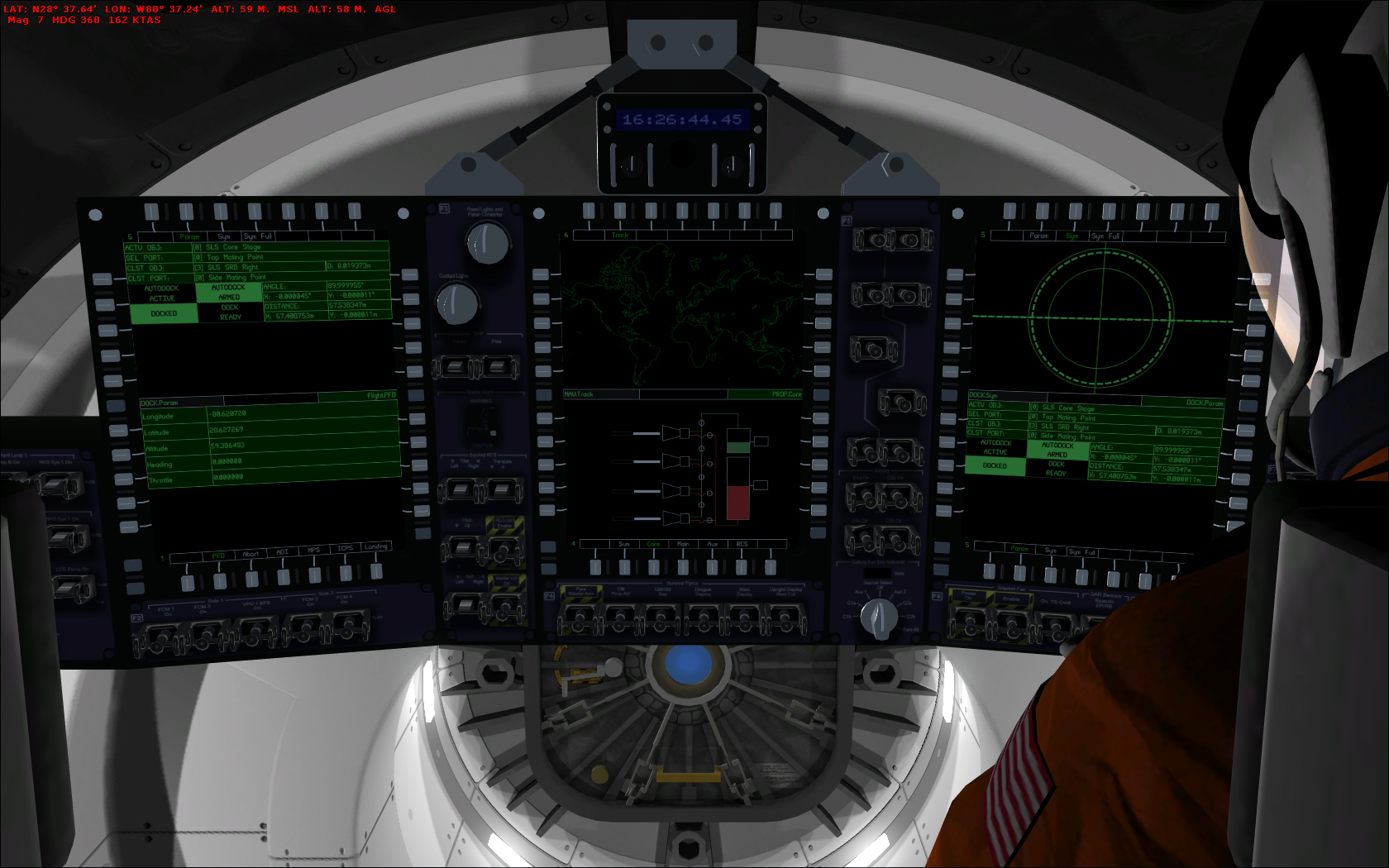The height and width of the screenshot is (868, 1389).
Task: Click the mission timer clock display
Action: pyautogui.click(x=683, y=117)
